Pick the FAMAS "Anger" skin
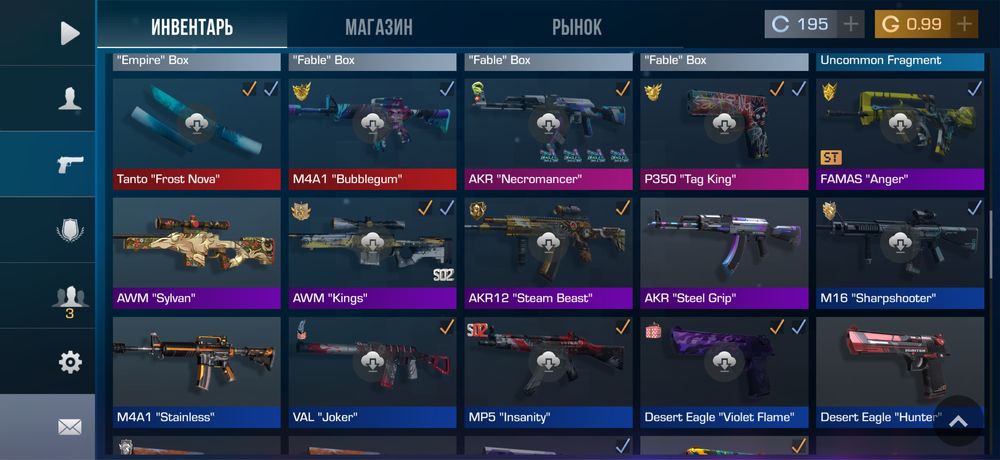1000x460 pixels. tap(900, 135)
